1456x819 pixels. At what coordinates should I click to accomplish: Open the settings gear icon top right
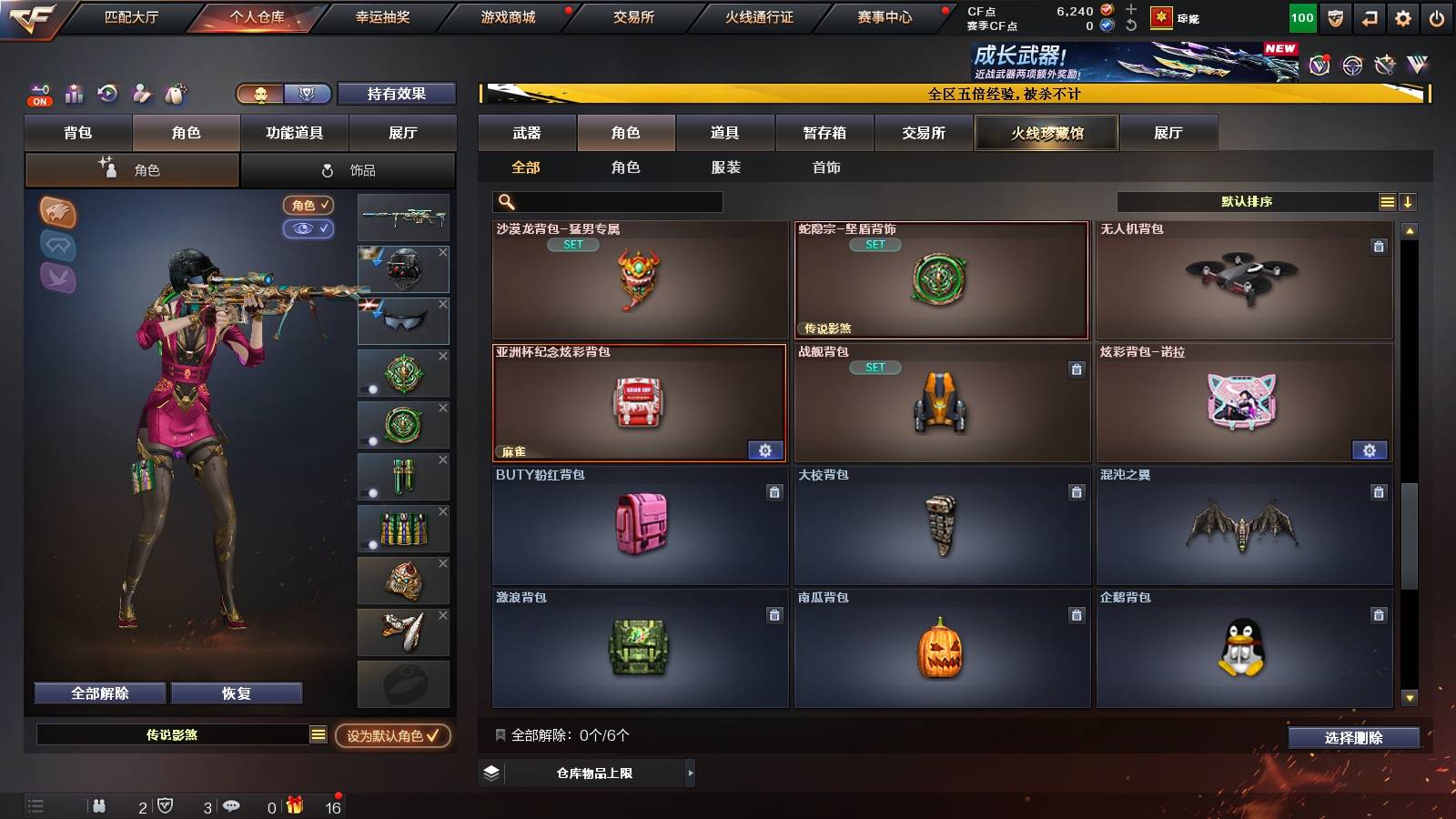click(x=1401, y=16)
